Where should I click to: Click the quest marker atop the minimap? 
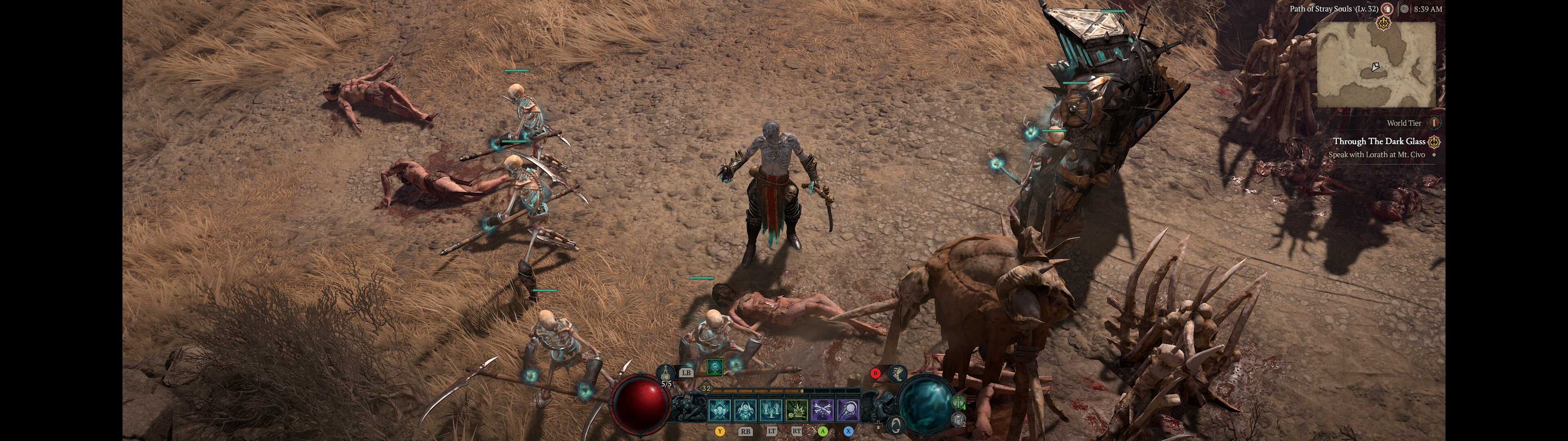point(1383,24)
